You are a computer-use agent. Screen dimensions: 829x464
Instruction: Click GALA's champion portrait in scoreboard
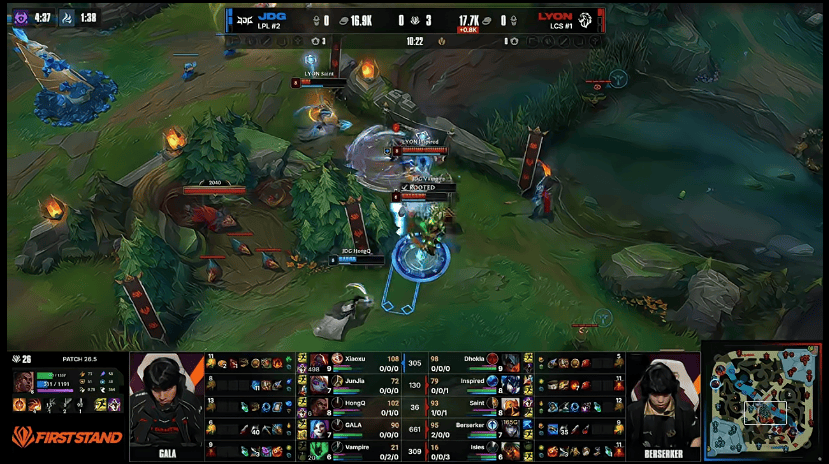[319, 429]
